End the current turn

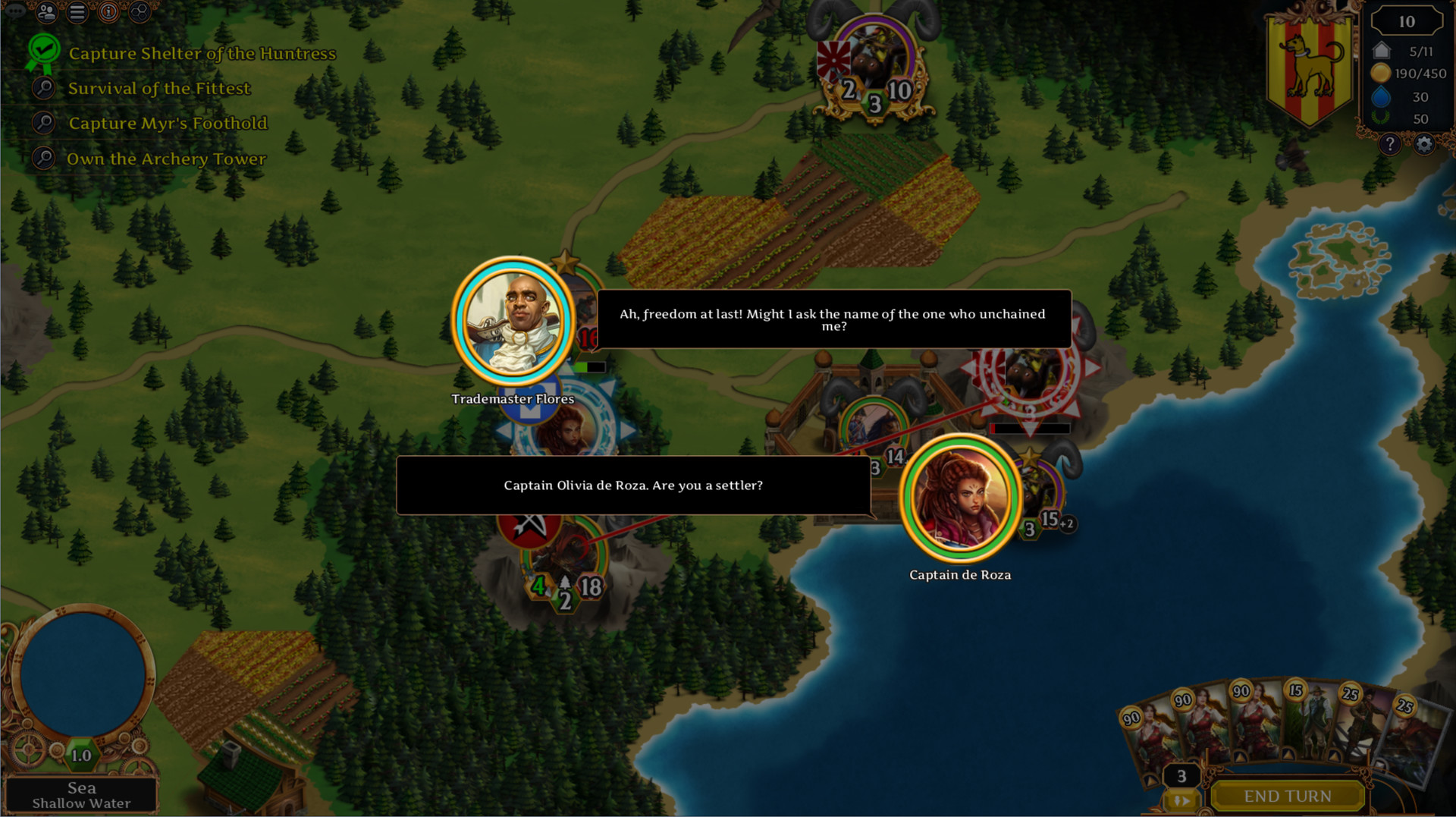coord(1287,797)
